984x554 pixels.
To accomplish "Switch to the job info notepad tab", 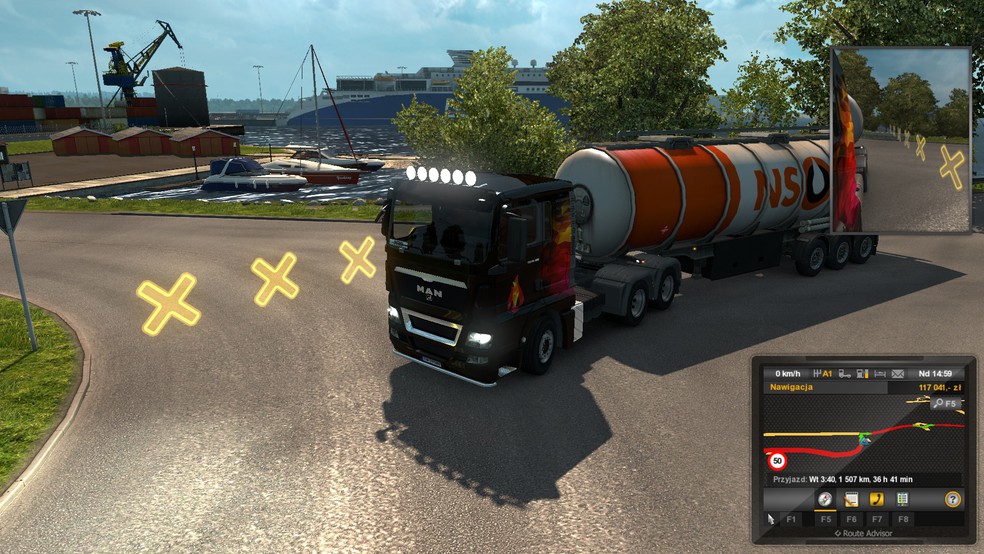I will [x=851, y=498].
